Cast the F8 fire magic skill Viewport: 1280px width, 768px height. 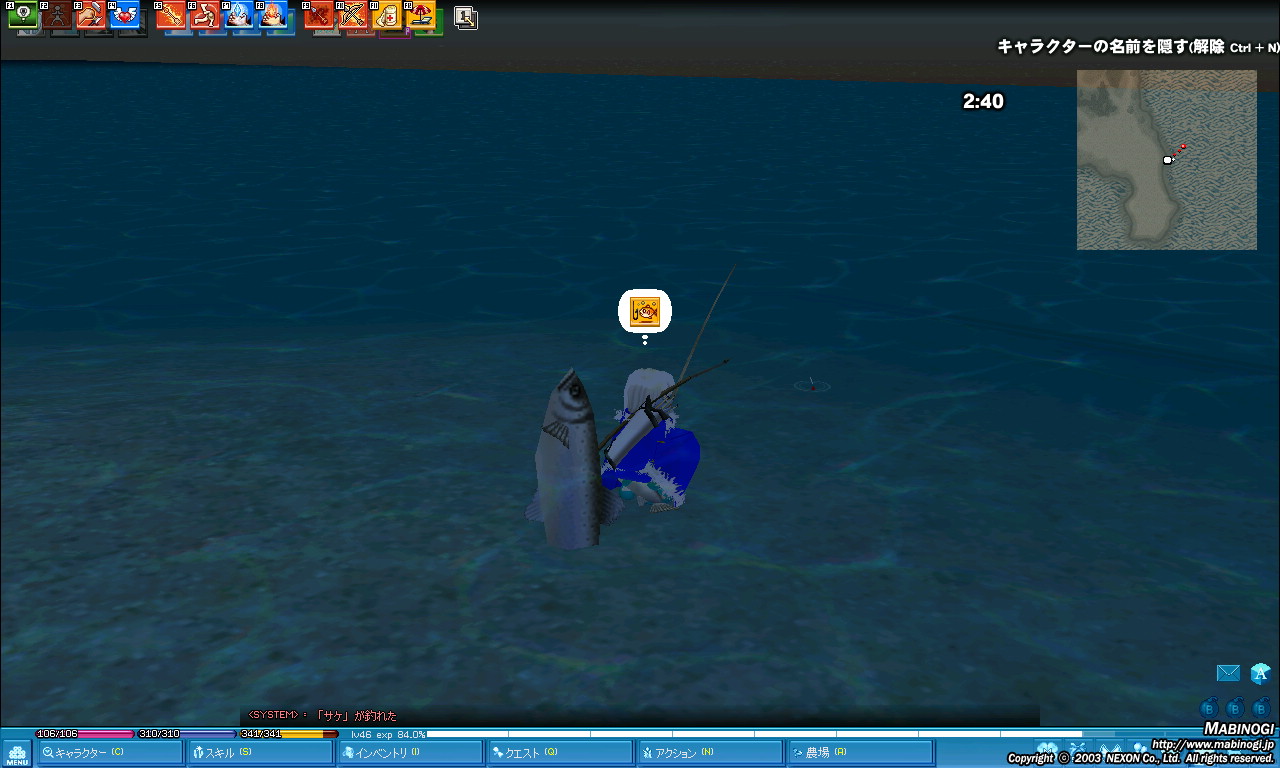click(273, 15)
